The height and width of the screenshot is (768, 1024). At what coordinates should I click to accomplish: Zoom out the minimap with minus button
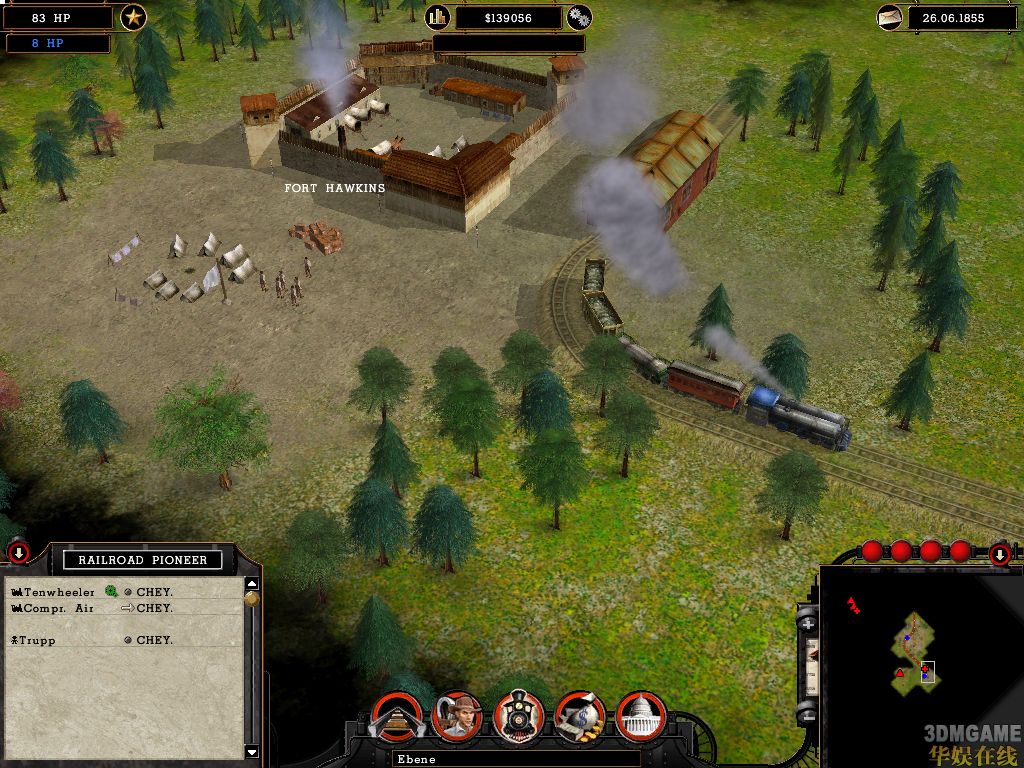coord(808,713)
